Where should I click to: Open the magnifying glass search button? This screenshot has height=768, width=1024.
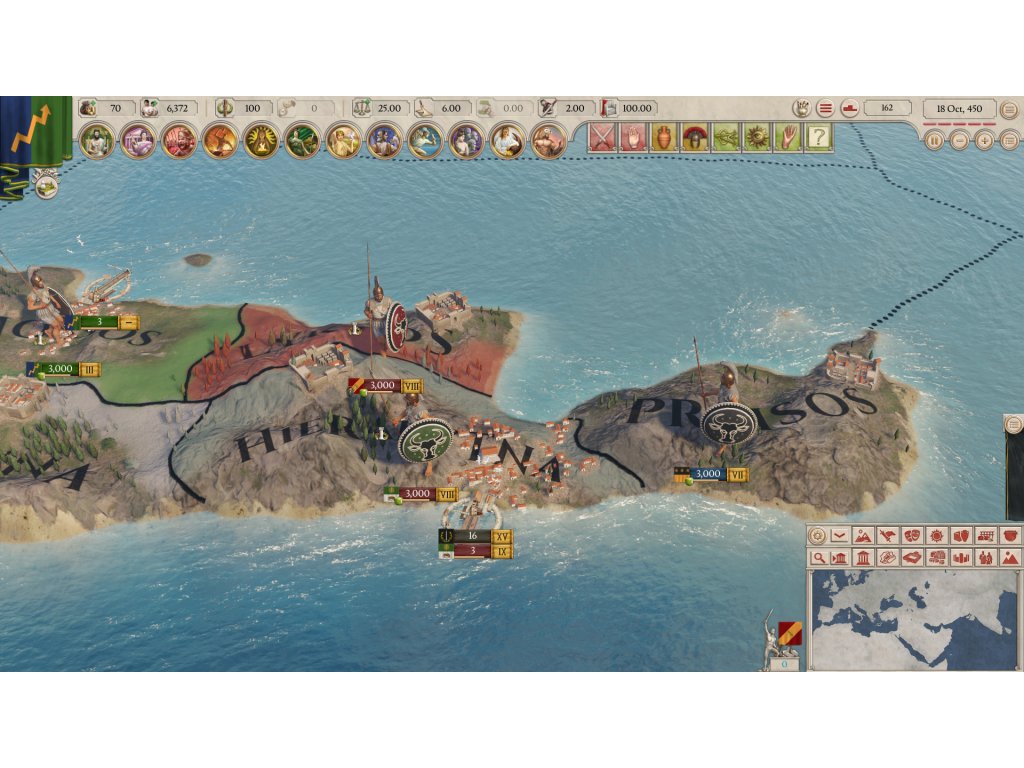tap(819, 558)
